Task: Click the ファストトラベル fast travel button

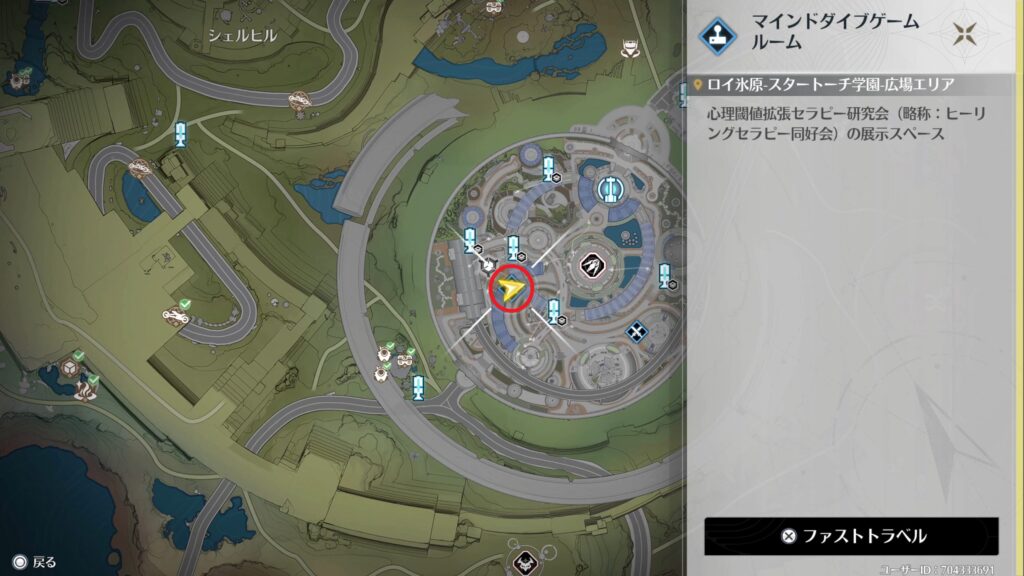Action: (851, 536)
